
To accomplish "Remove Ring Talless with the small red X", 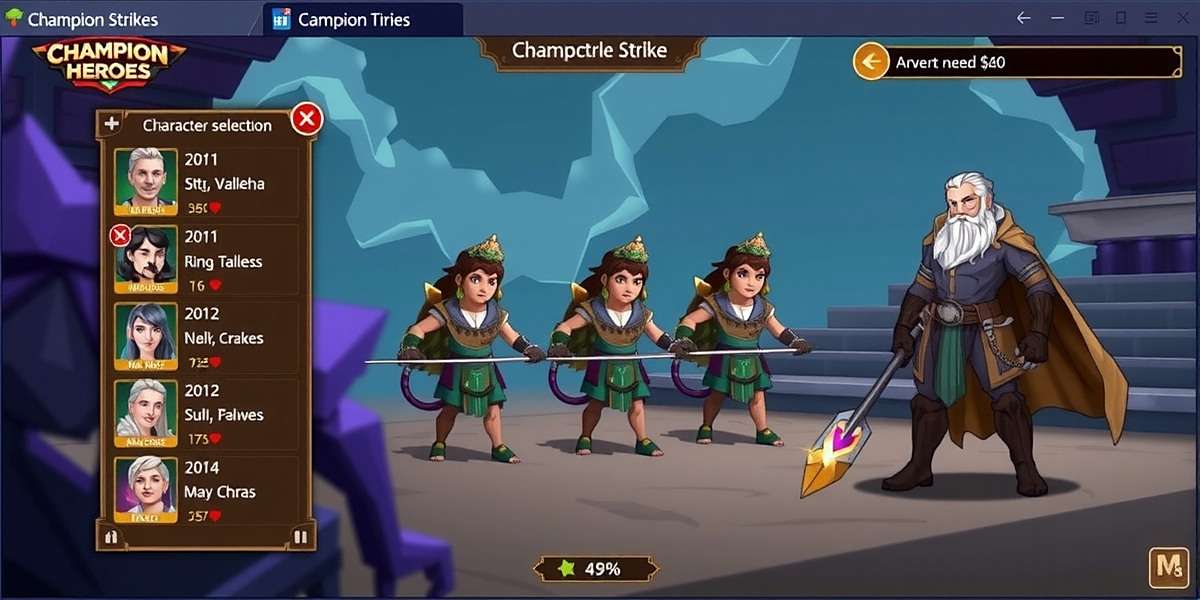I will [120, 236].
